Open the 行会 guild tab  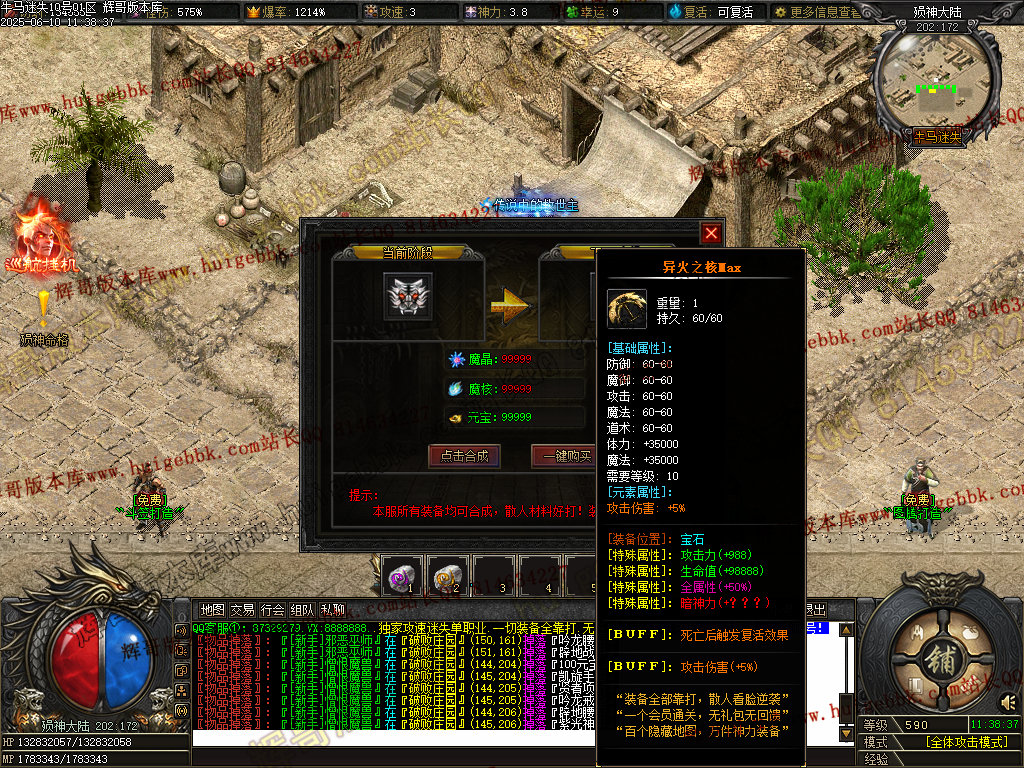[272, 609]
